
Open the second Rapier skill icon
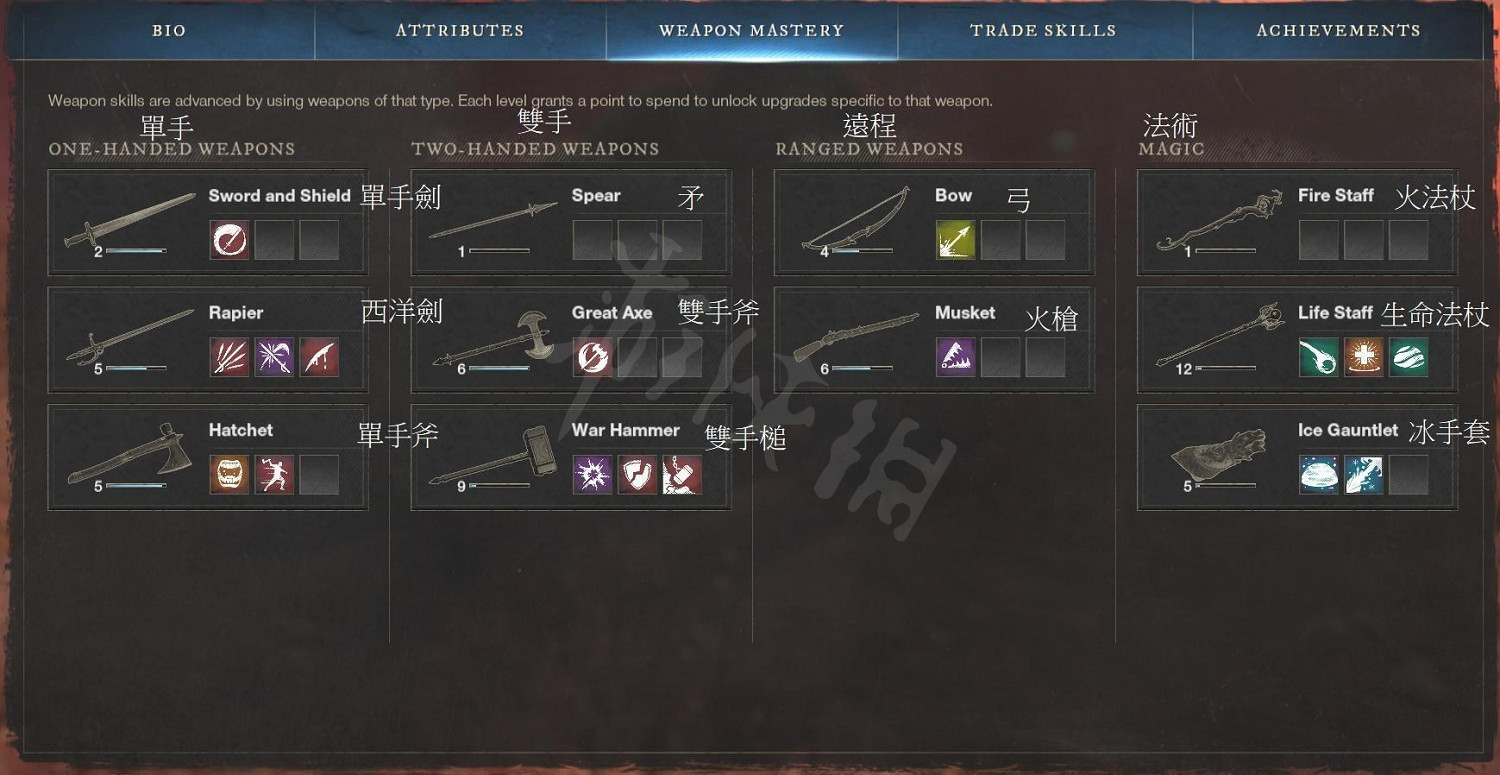[x=275, y=357]
